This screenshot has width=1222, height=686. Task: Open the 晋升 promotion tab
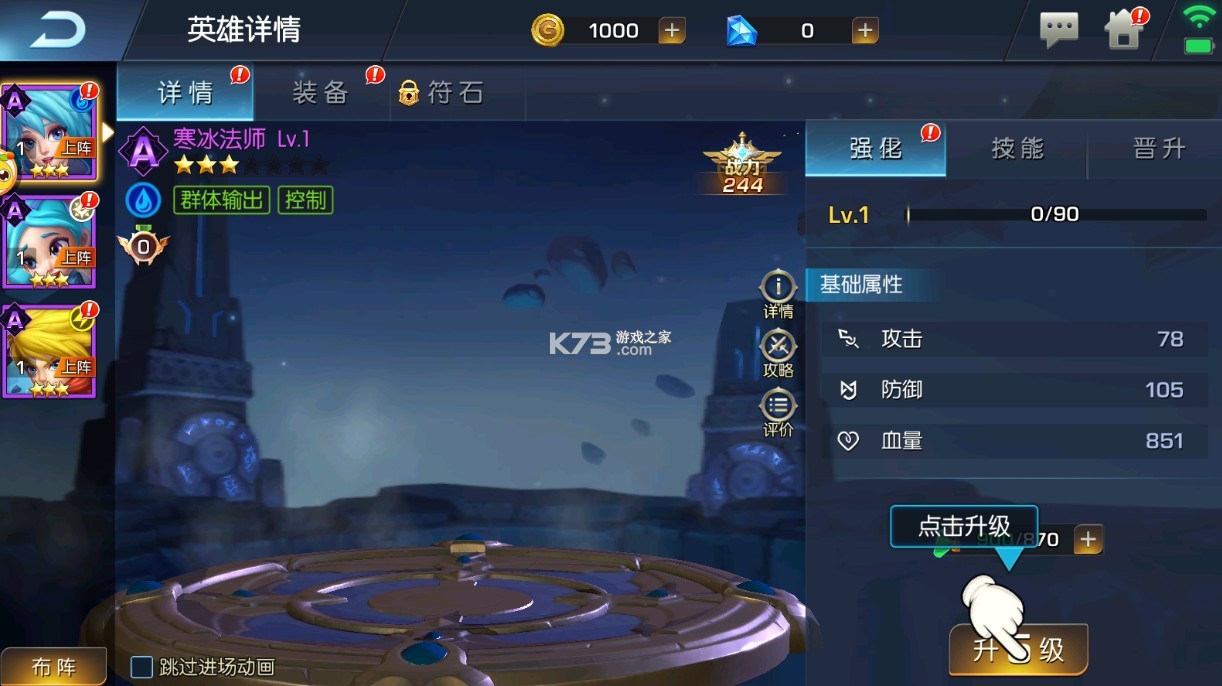(x=1158, y=149)
